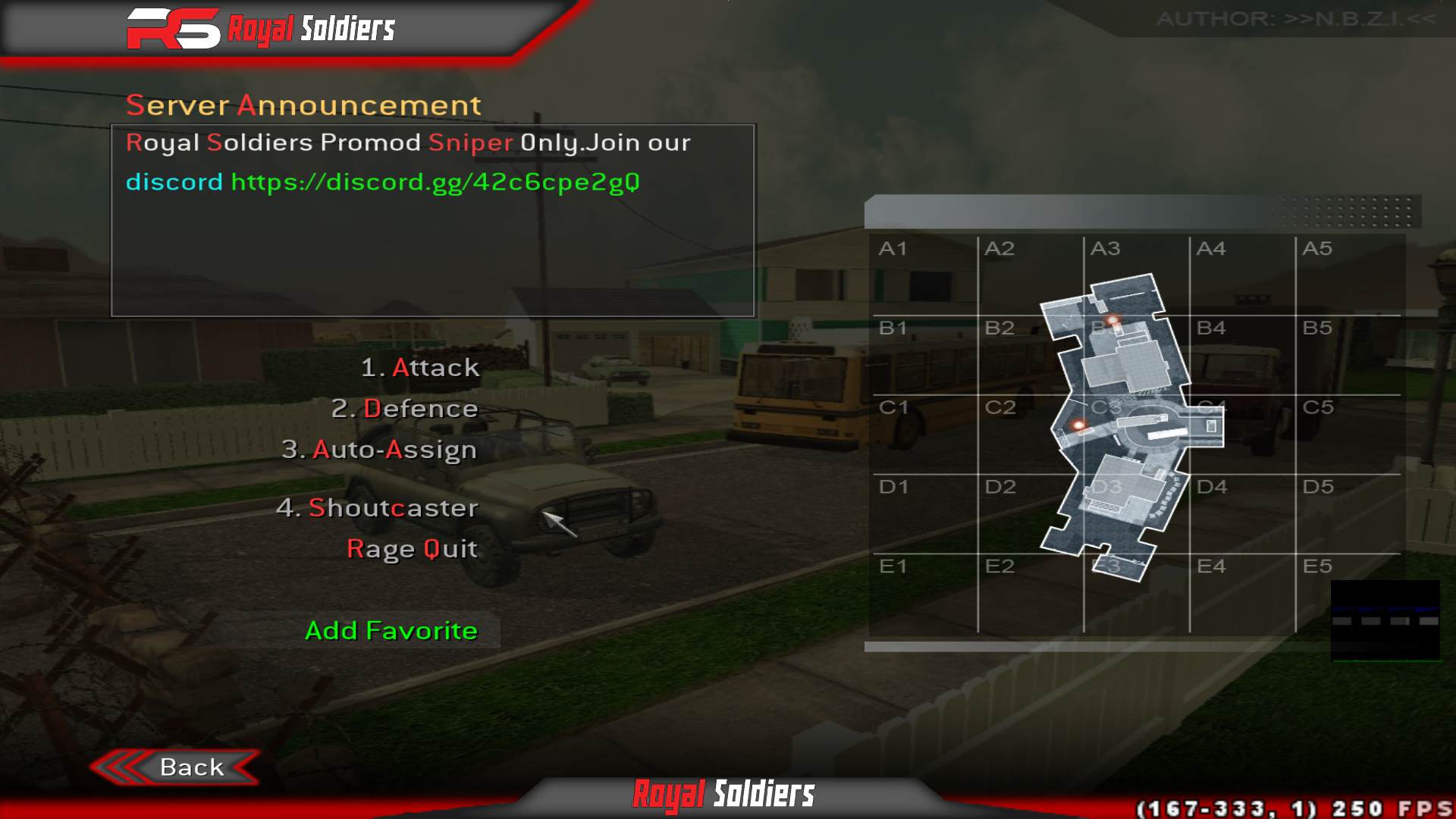Click the 'Rage Quit' option

point(412,548)
